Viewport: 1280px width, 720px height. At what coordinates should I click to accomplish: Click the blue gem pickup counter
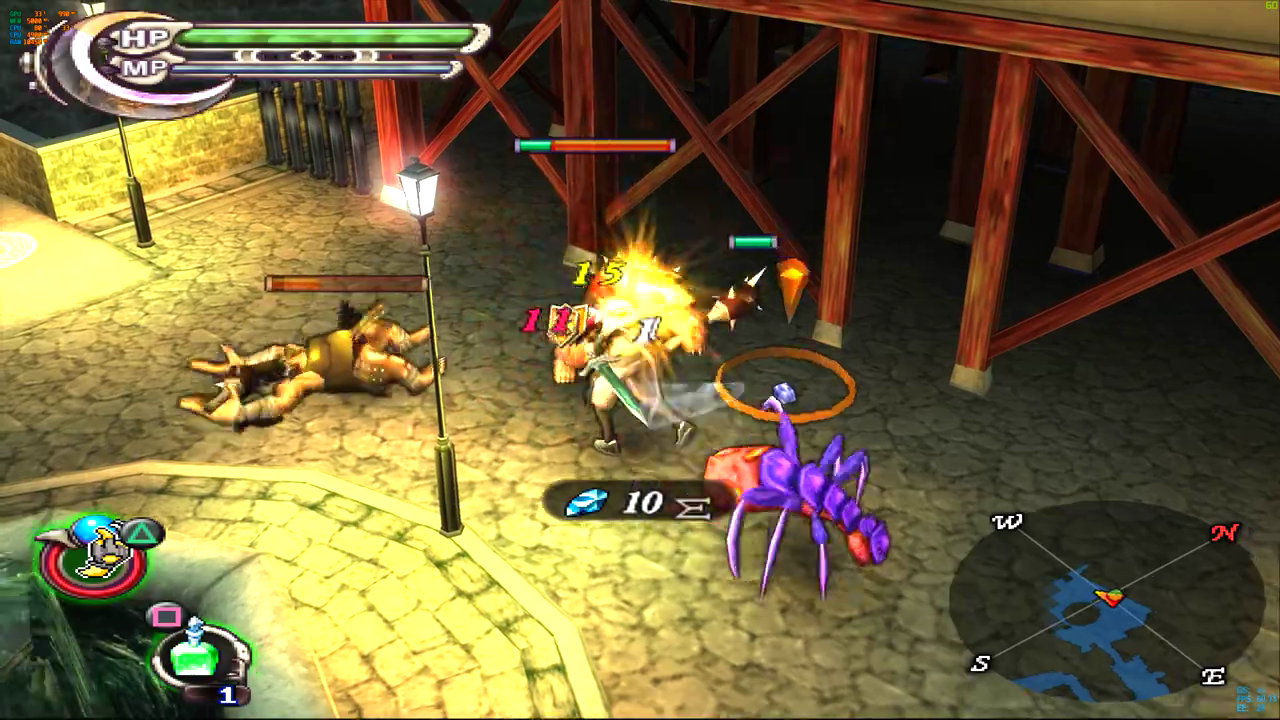point(625,502)
